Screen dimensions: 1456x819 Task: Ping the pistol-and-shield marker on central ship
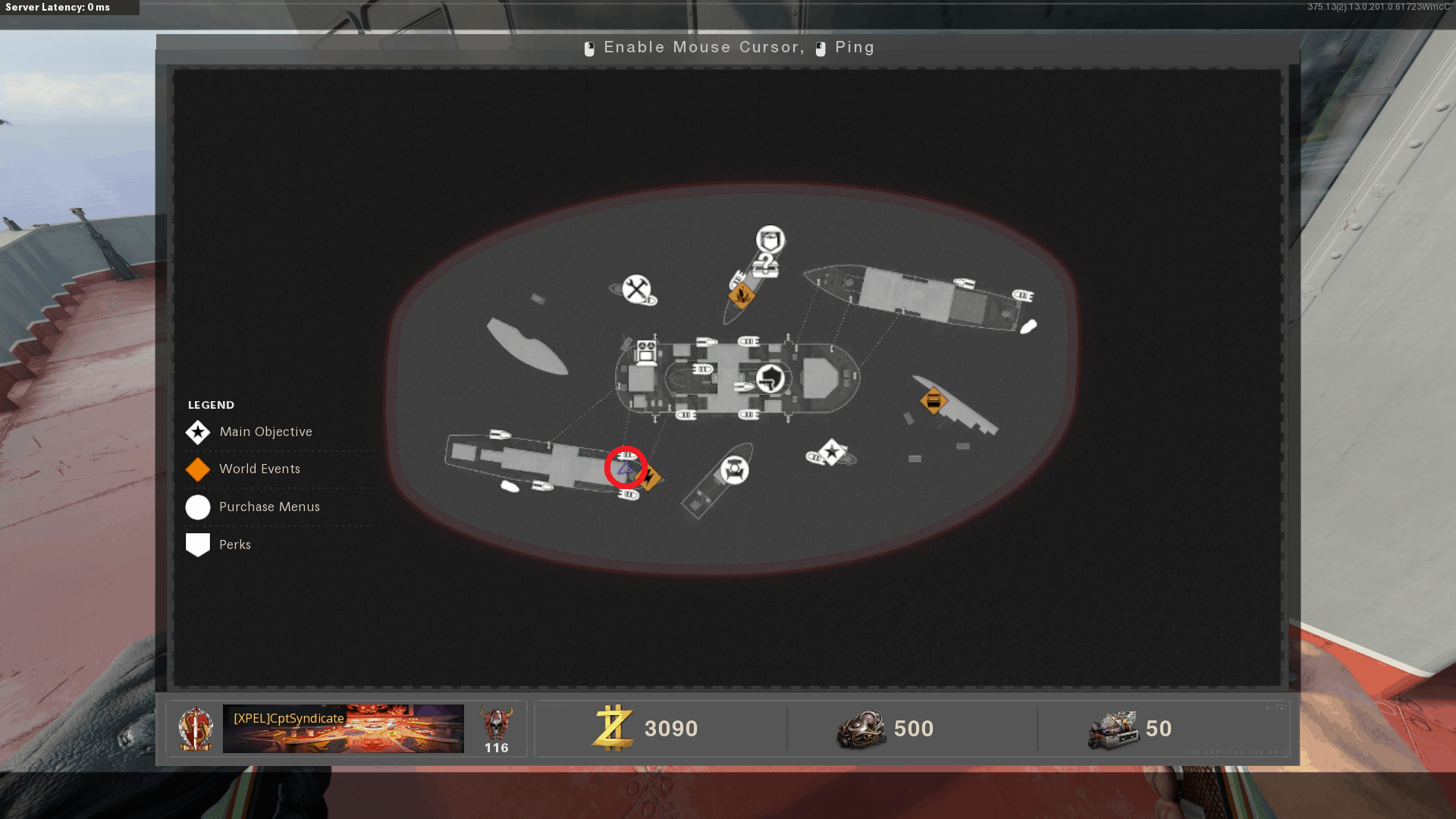771,377
